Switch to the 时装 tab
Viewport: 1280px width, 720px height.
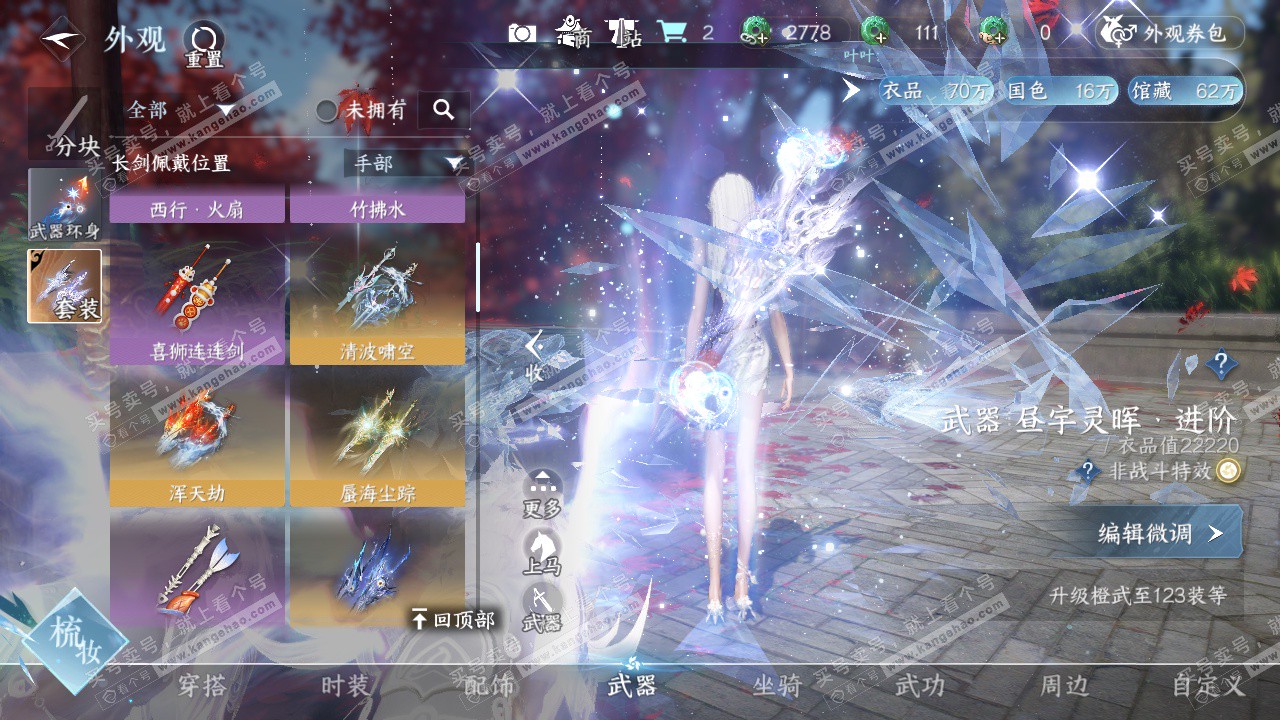point(345,686)
